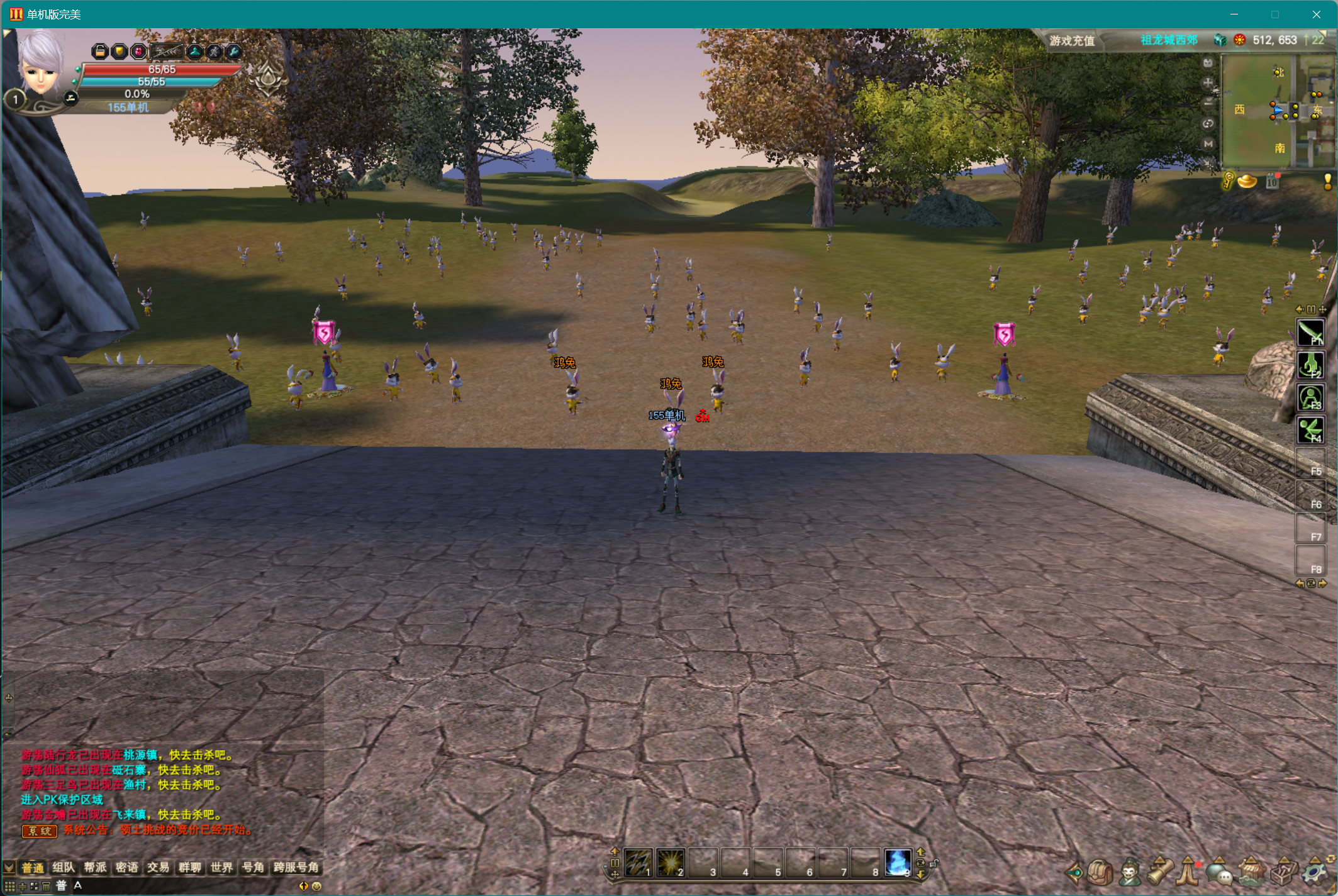
Task: Select the 世界 chat channel tab
Action: tap(221, 868)
